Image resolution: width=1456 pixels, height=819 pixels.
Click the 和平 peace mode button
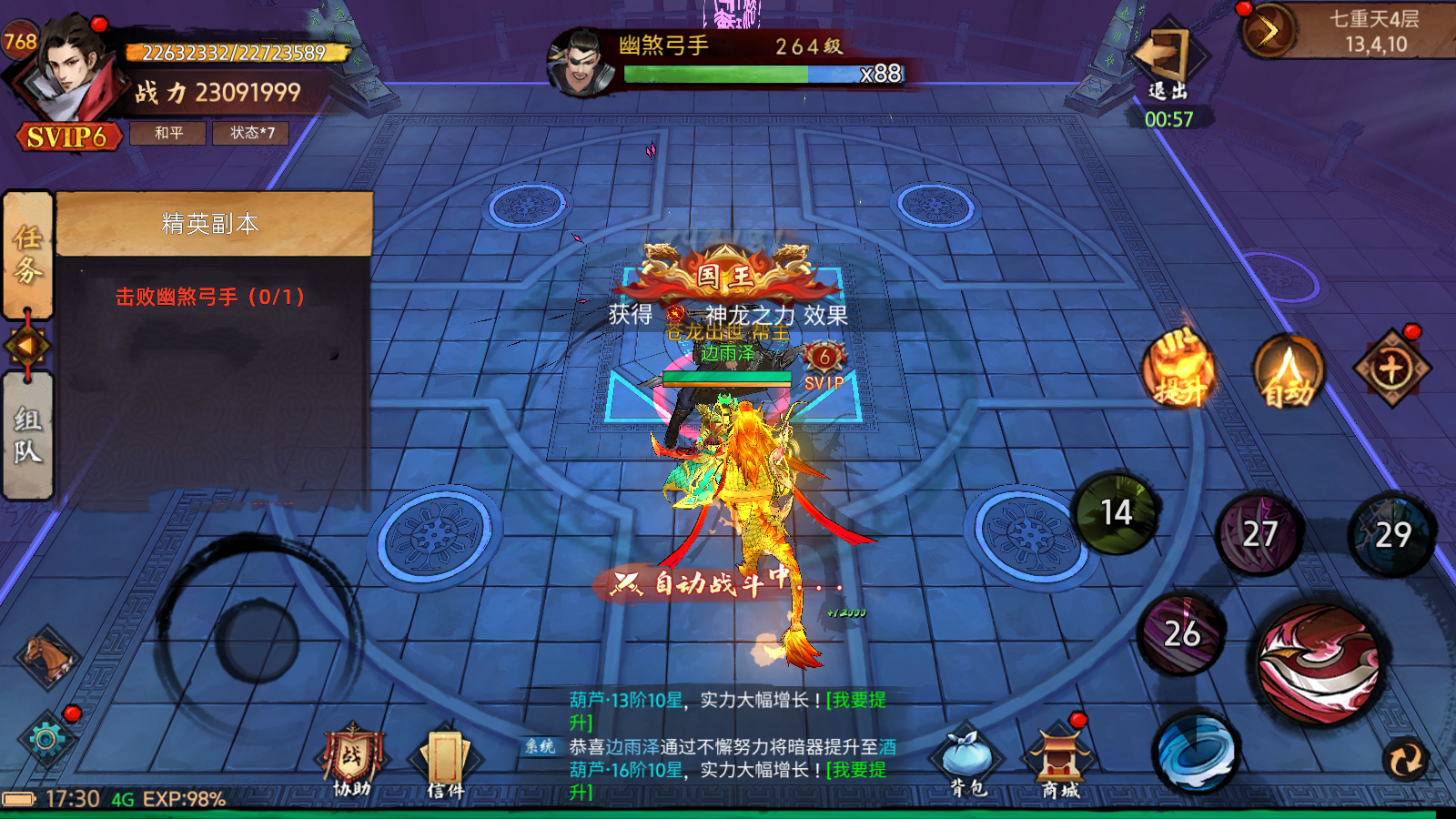(168, 133)
